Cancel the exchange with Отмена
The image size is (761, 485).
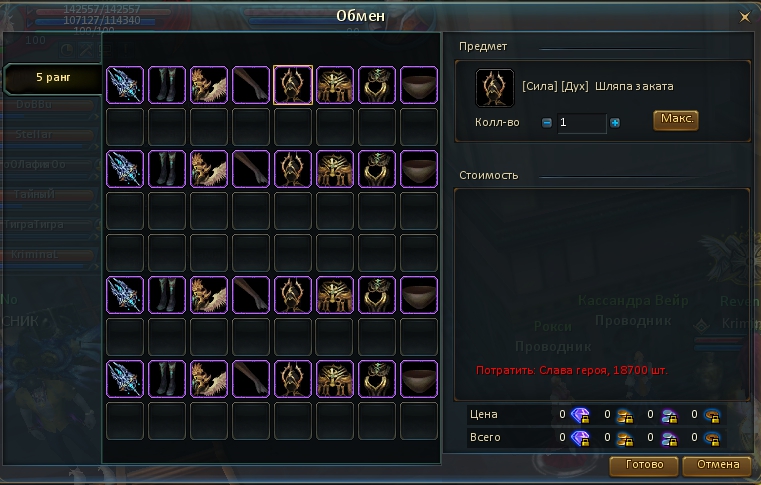point(718,465)
